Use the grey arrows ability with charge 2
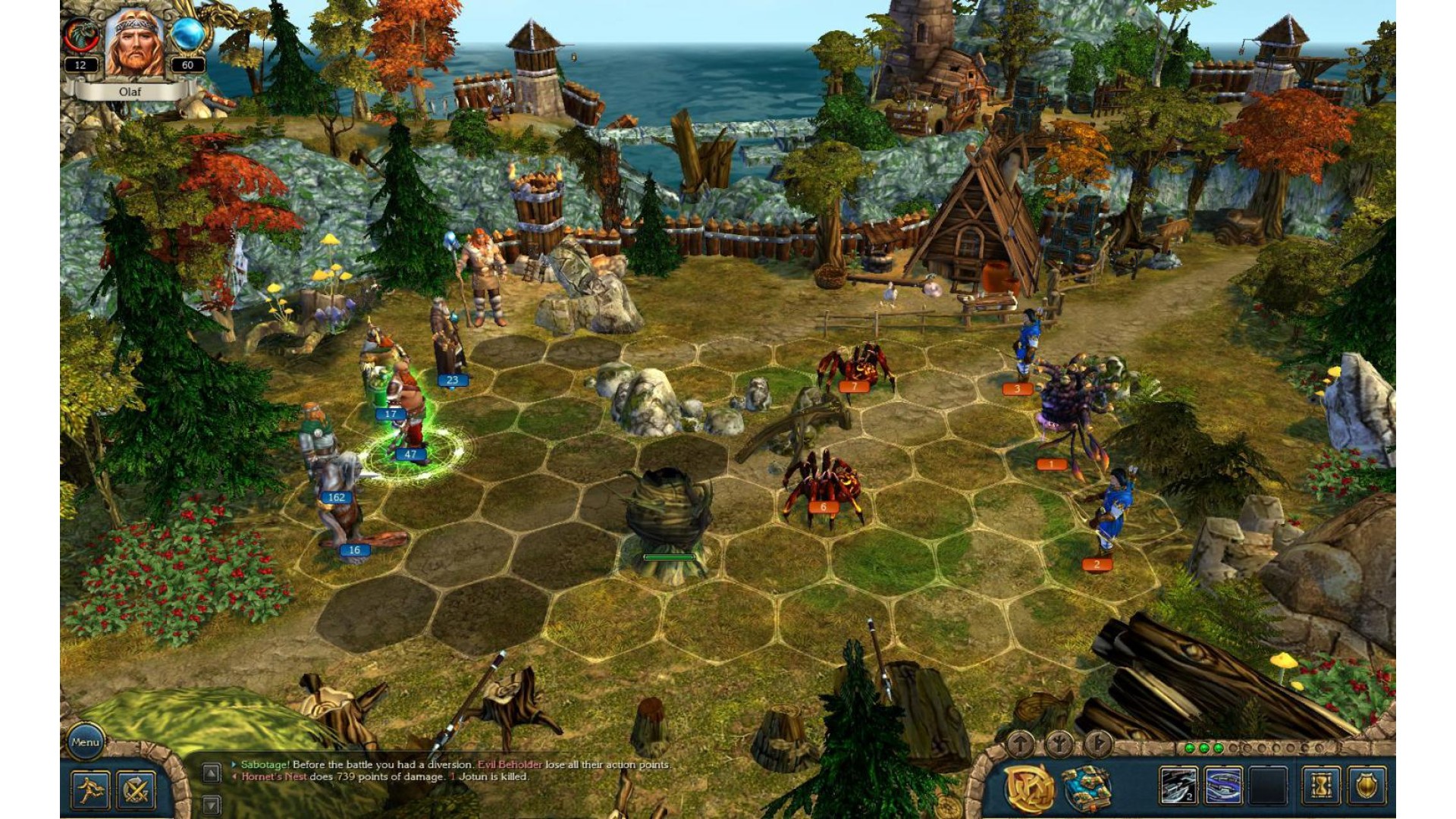 click(x=1178, y=786)
